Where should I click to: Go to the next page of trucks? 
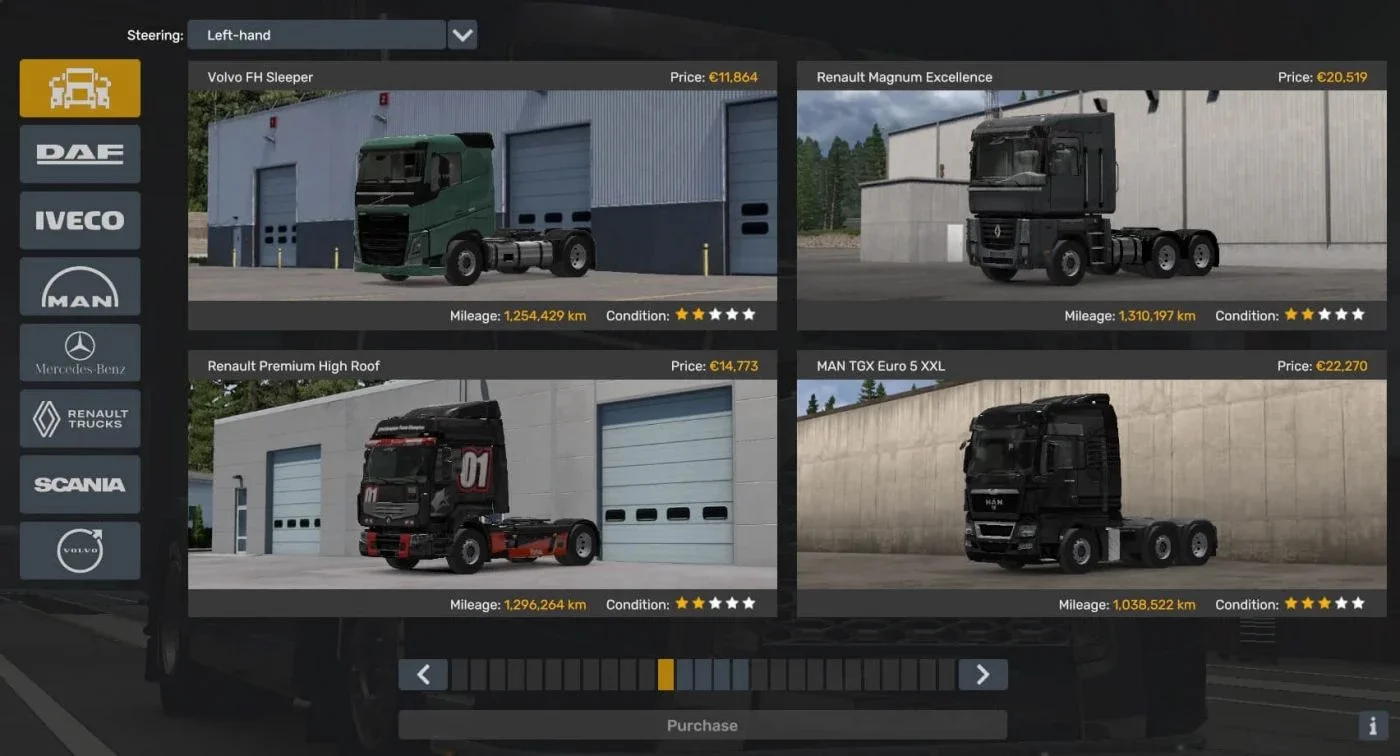983,674
